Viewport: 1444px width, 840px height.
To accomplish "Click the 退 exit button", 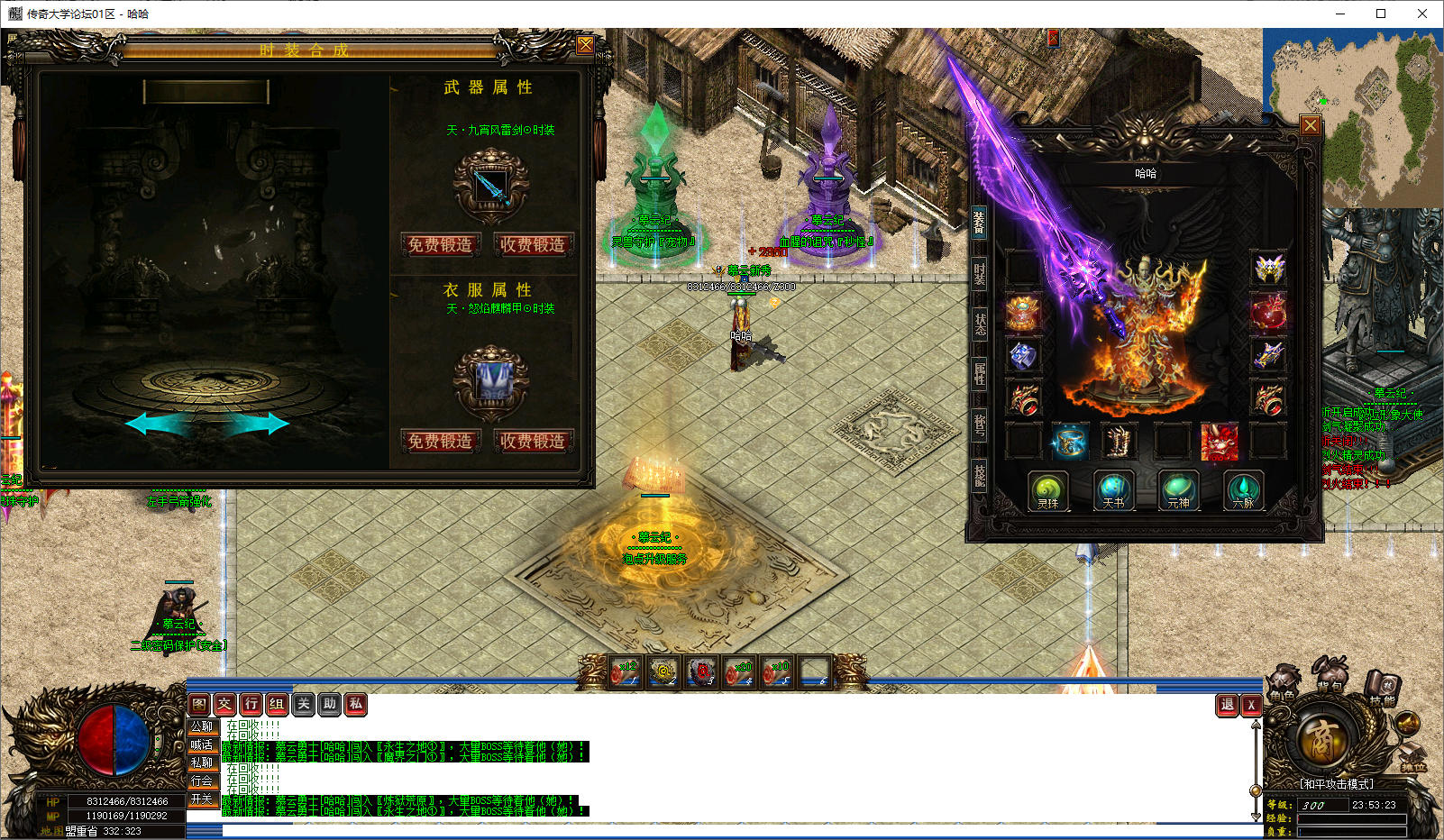I will point(1227,705).
